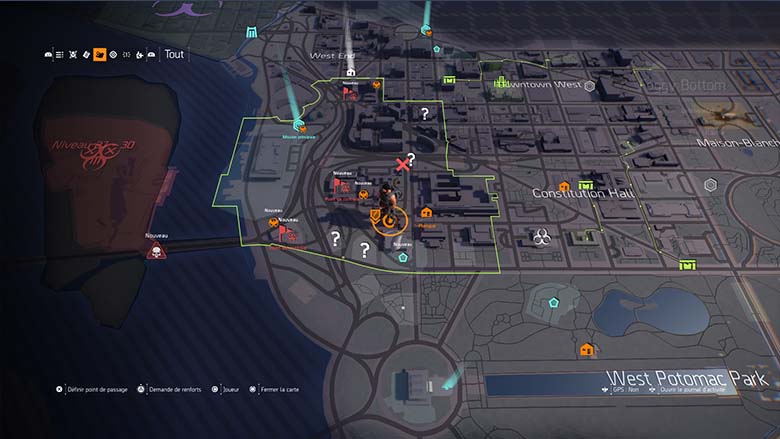Click the red skull marker labeled Nouveau

155,251
